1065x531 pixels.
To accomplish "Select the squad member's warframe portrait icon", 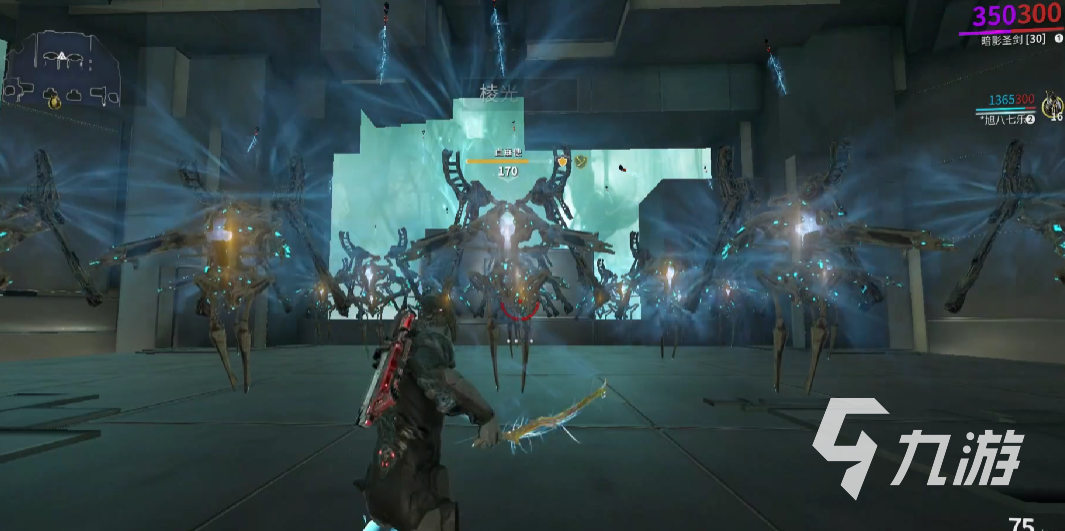I will click(x=1051, y=104).
